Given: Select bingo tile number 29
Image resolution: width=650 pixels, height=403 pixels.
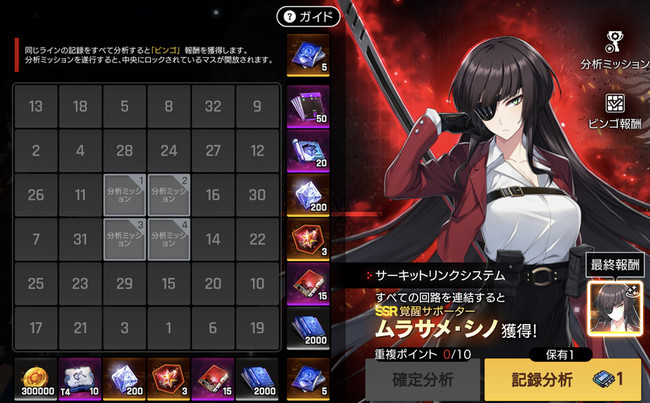Looking at the screenshot, I should coord(124,283).
